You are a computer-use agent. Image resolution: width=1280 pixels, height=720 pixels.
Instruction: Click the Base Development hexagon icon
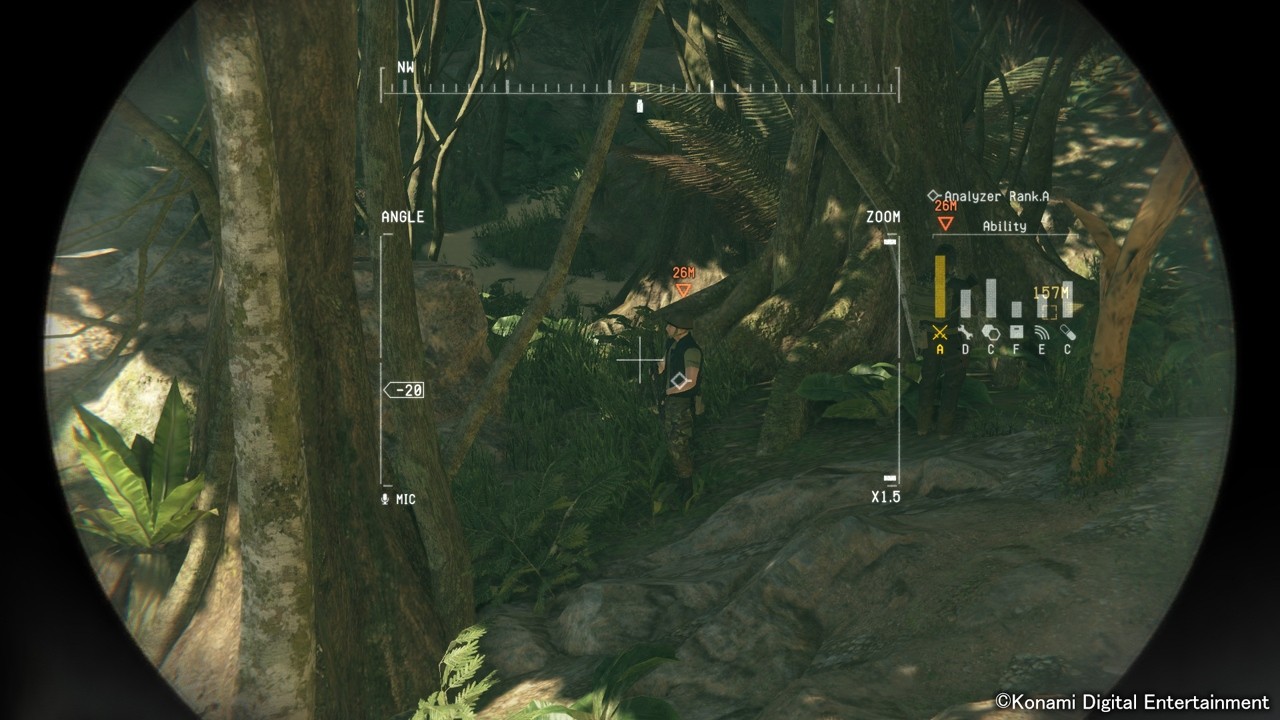point(990,331)
